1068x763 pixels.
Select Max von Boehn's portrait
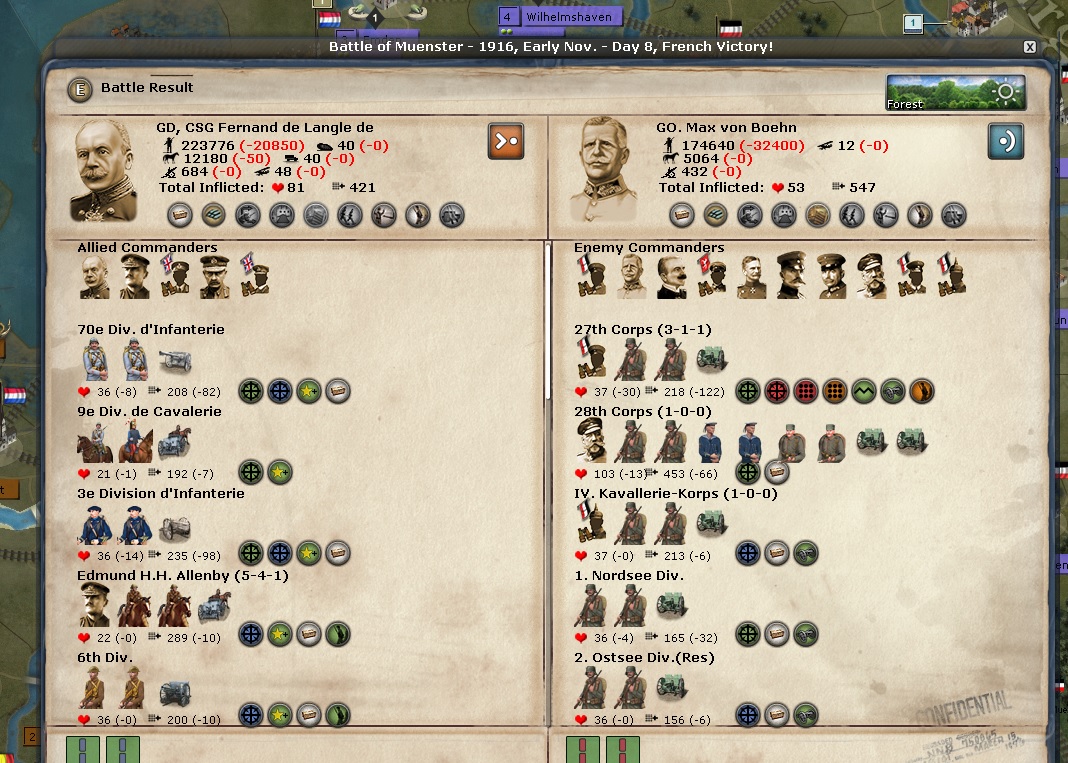pos(602,170)
